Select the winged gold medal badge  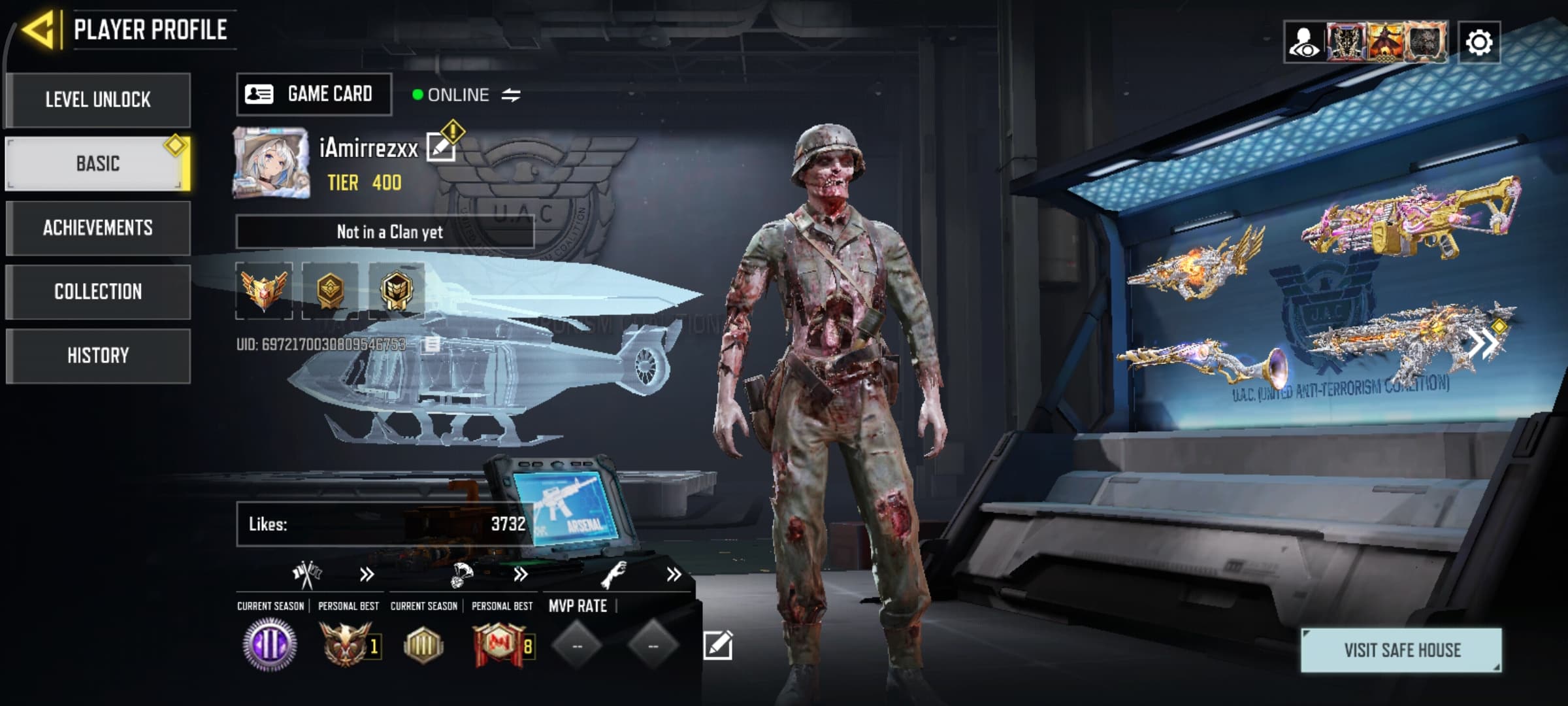click(264, 290)
